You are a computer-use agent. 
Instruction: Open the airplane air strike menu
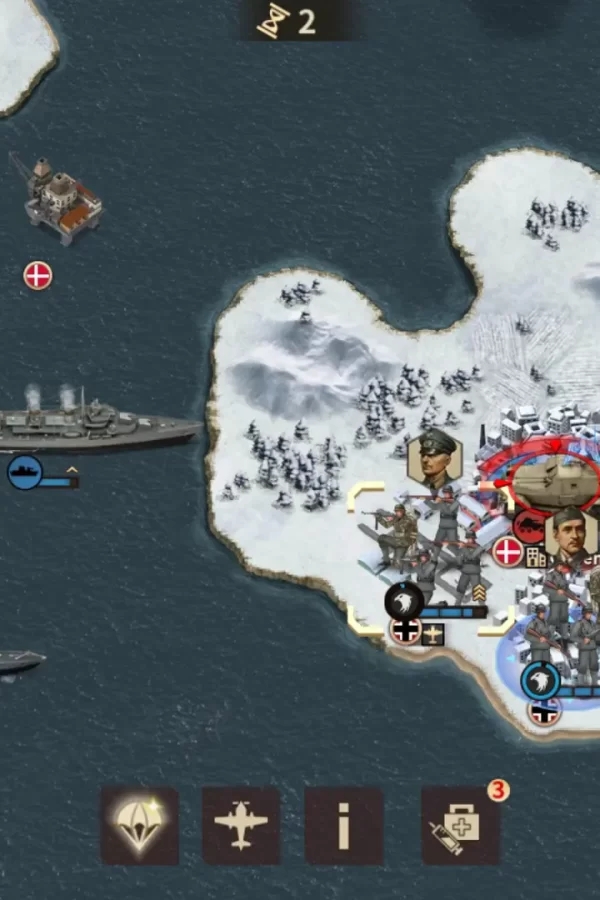click(x=241, y=826)
